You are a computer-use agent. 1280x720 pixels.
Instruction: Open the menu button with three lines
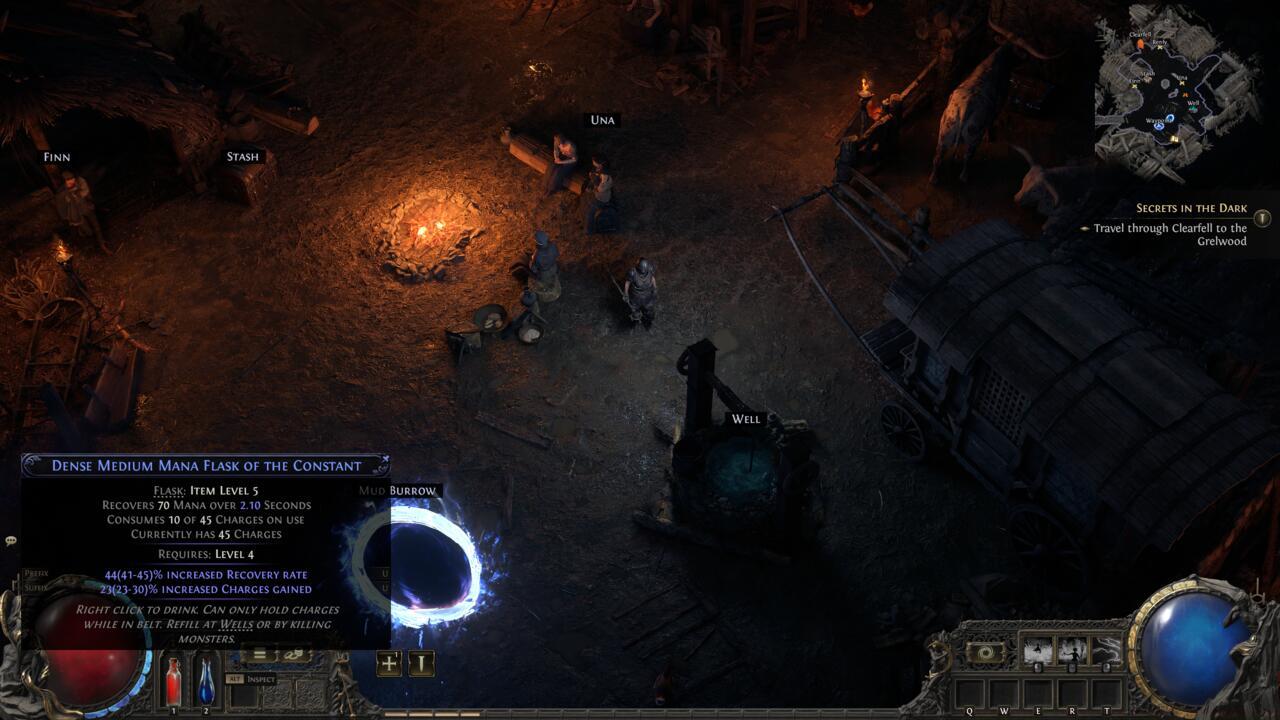point(259,655)
